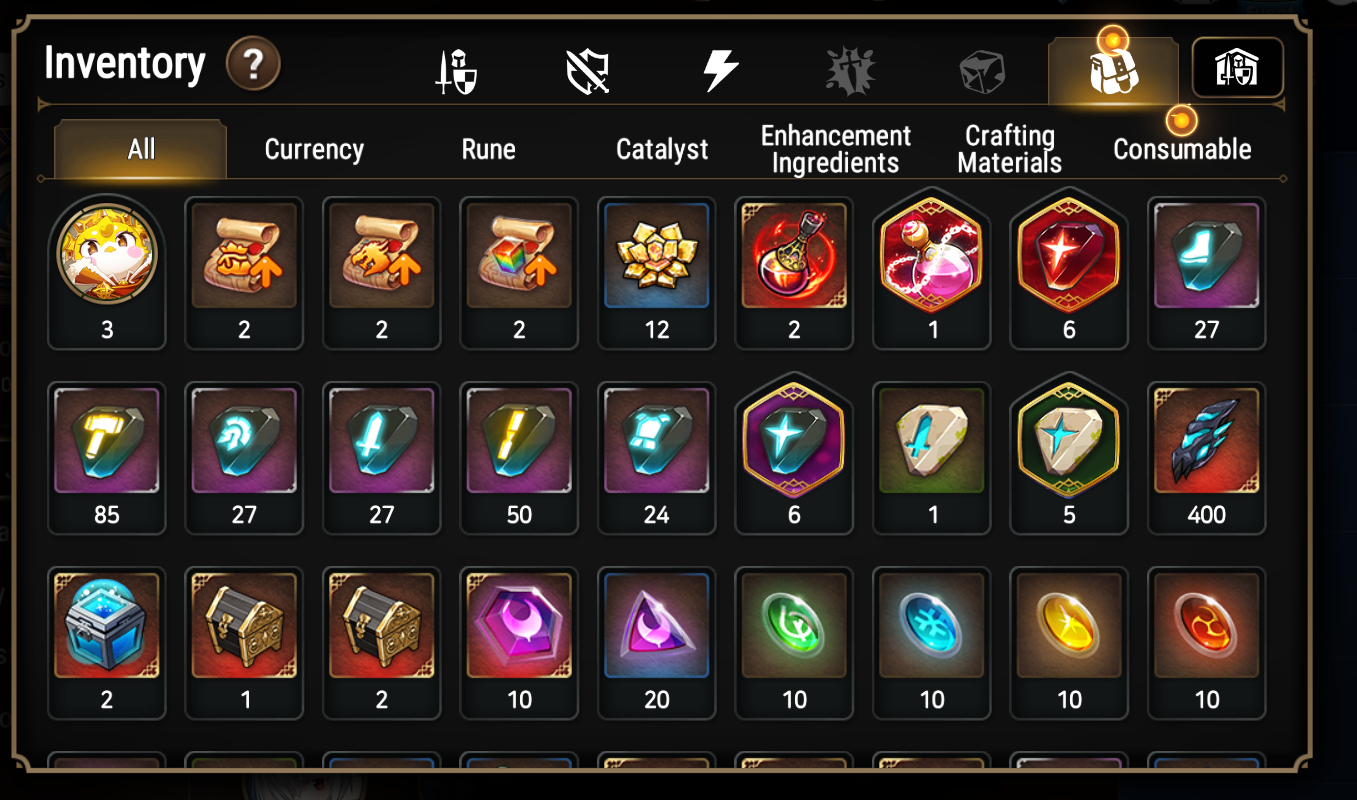
Task: Select the fortress storage icon at top right
Action: coord(1238,68)
